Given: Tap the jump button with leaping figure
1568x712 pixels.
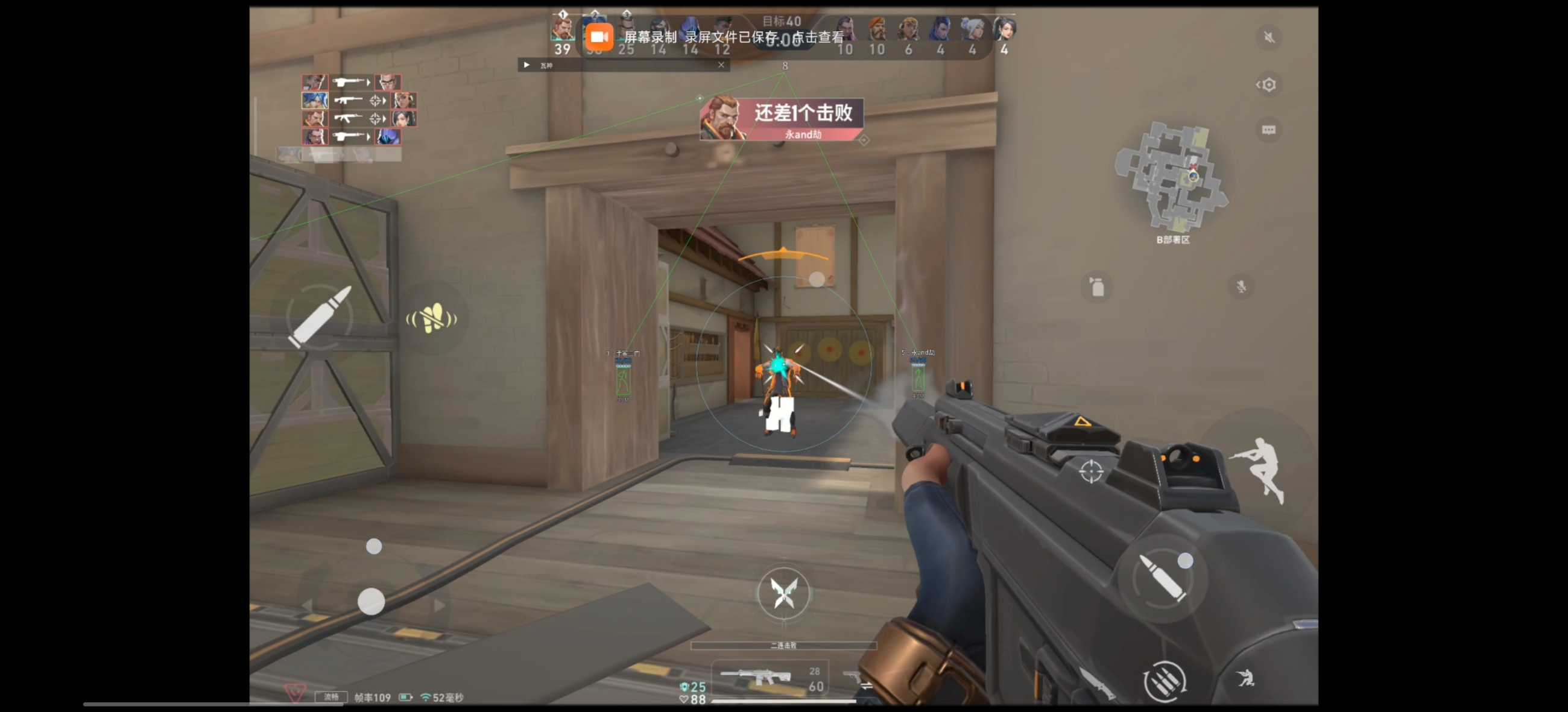Looking at the screenshot, I should point(1260,468).
